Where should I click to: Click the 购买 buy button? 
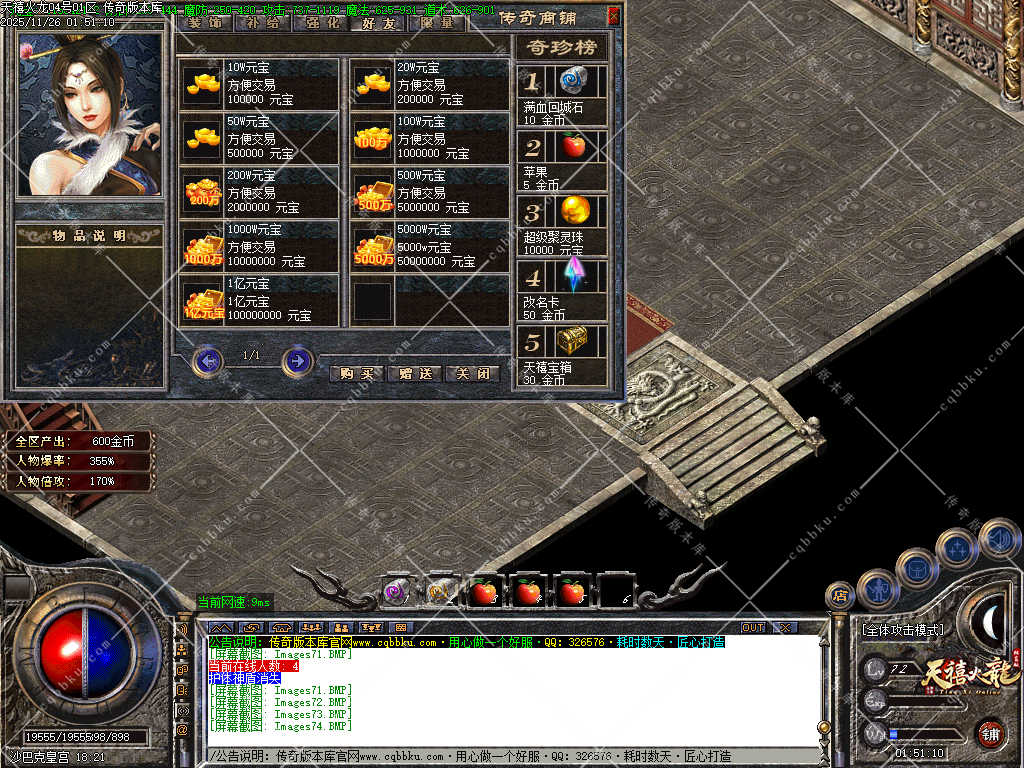356,373
